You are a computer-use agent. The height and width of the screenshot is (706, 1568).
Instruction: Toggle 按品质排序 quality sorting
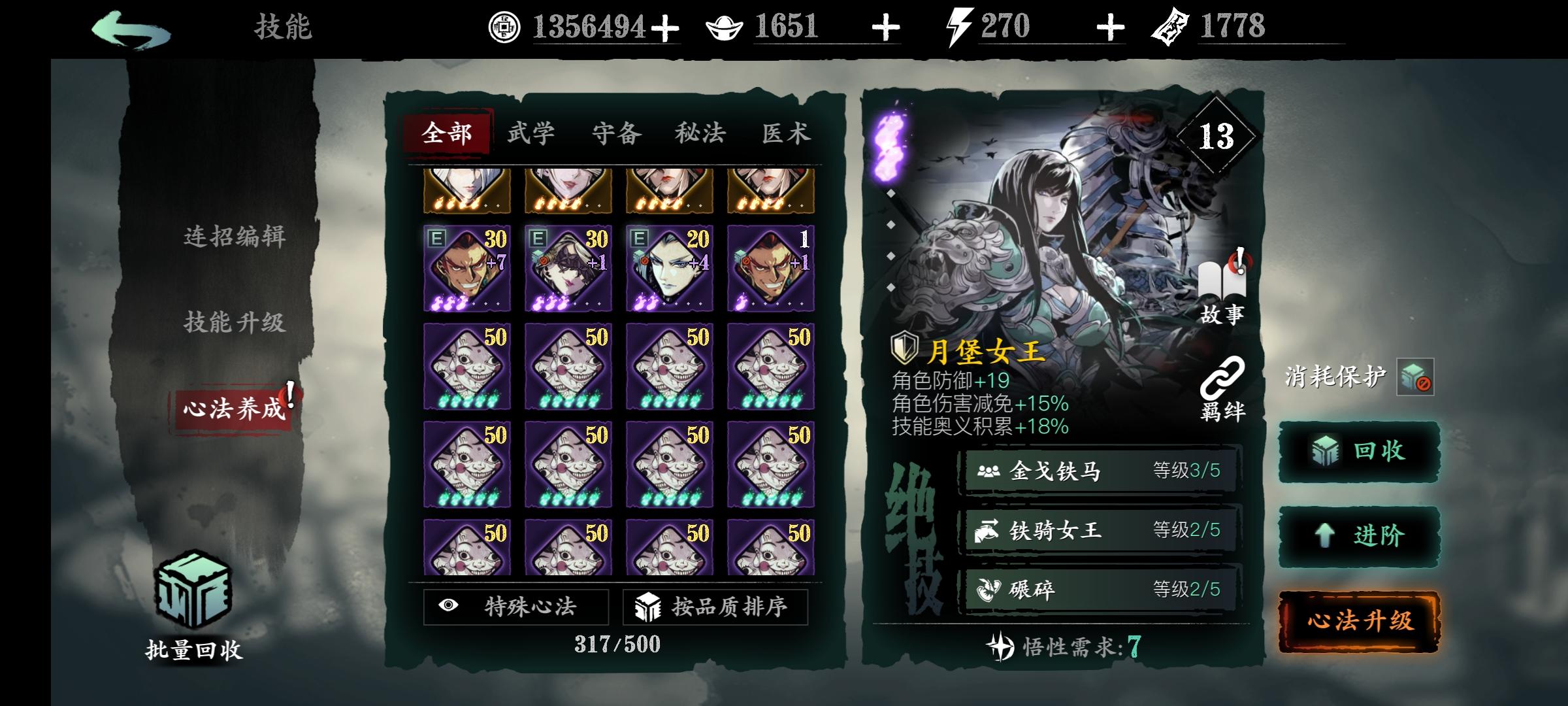pos(714,607)
